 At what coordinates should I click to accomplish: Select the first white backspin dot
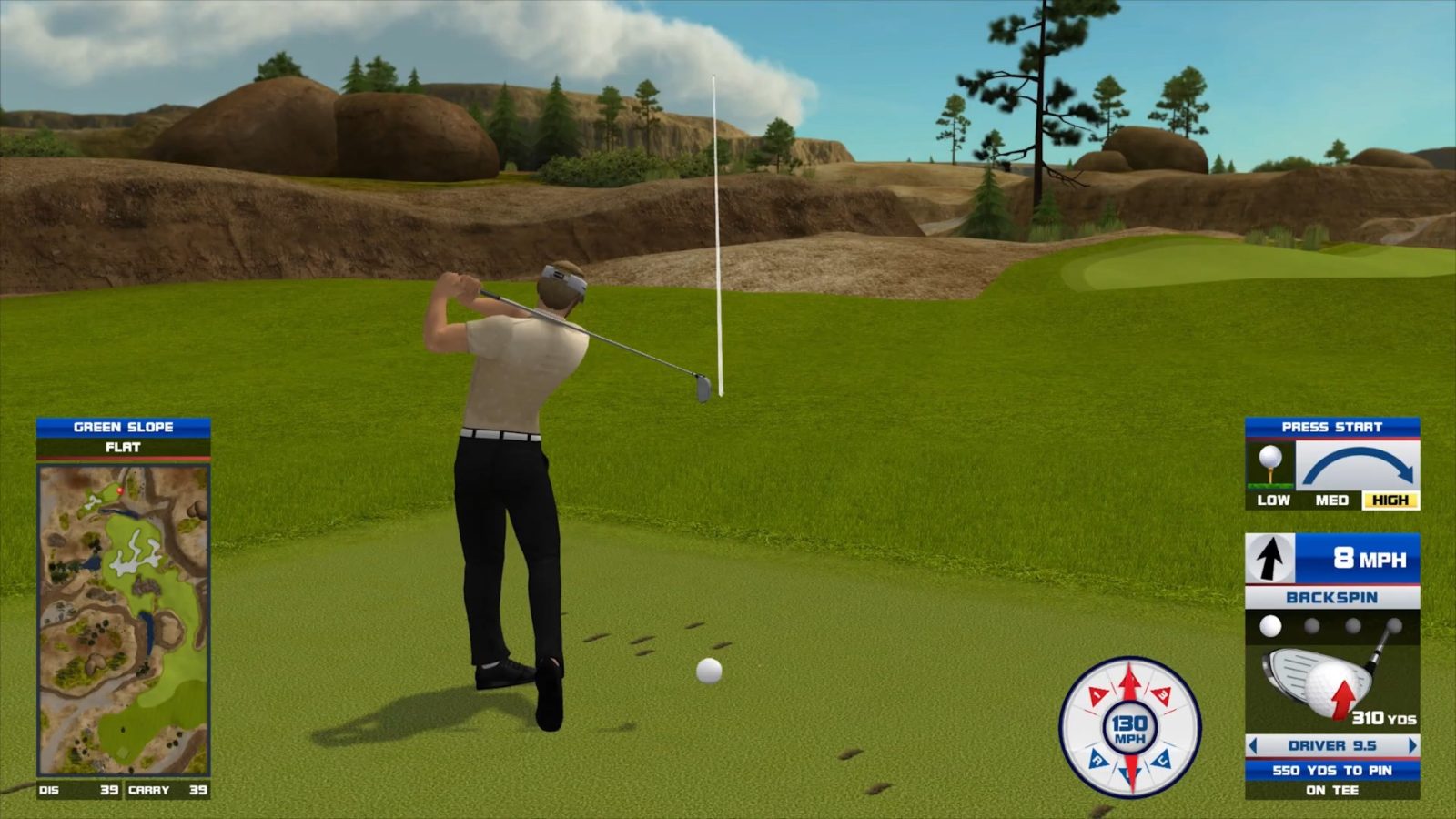[x=1270, y=626]
